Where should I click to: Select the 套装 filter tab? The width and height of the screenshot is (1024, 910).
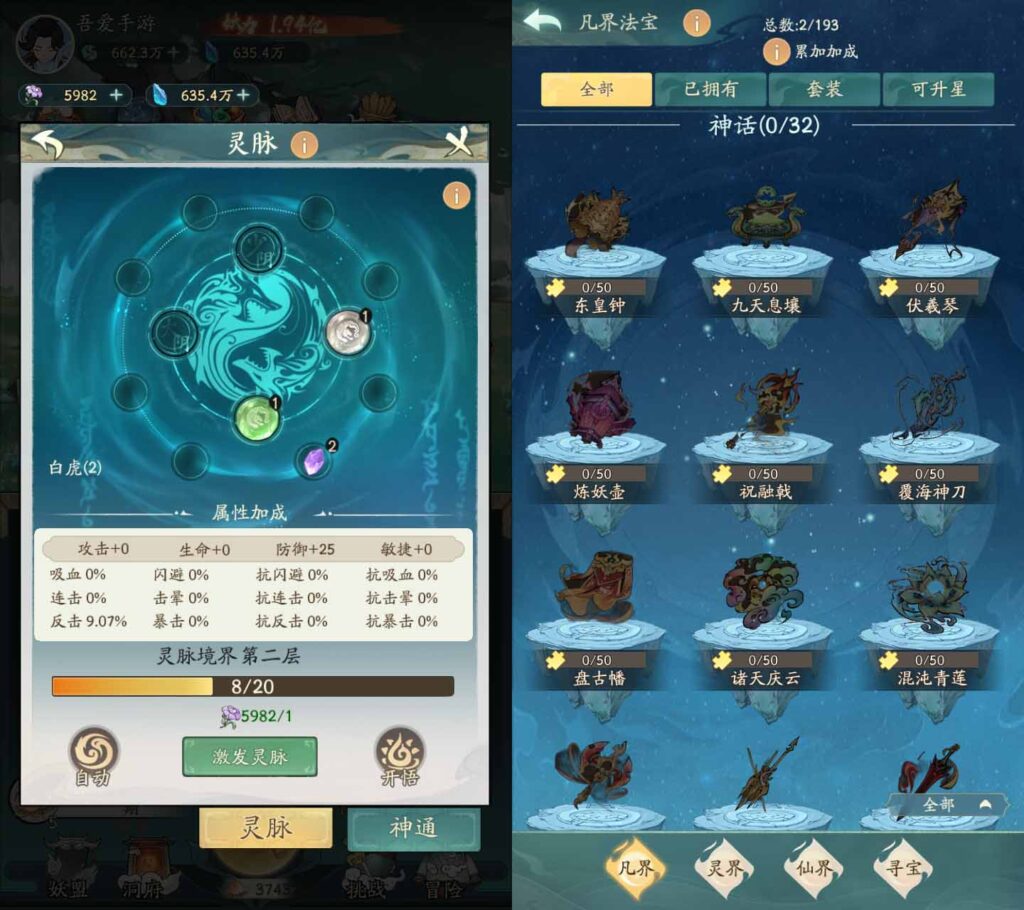(824, 89)
